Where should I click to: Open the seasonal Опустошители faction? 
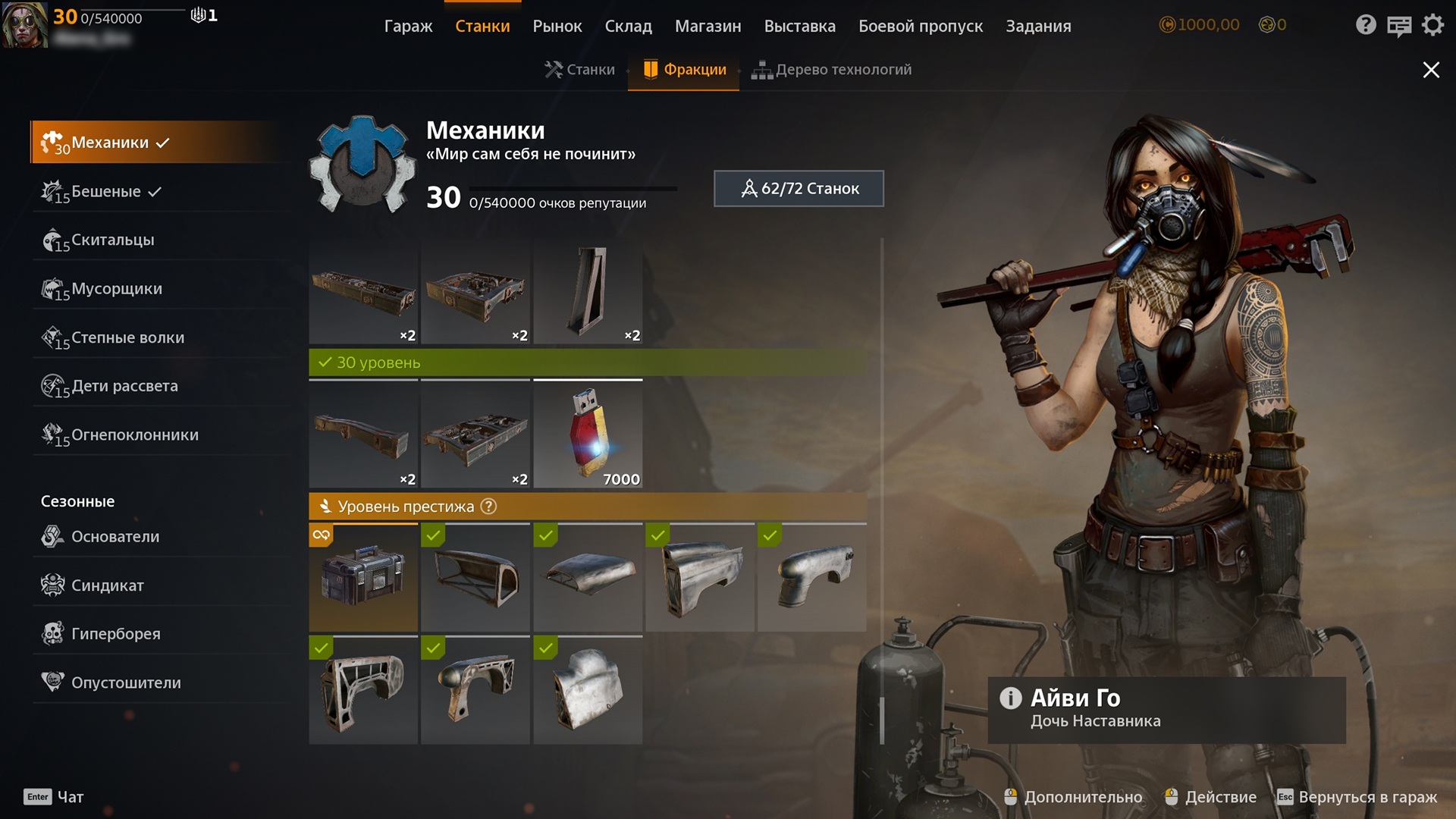126,682
